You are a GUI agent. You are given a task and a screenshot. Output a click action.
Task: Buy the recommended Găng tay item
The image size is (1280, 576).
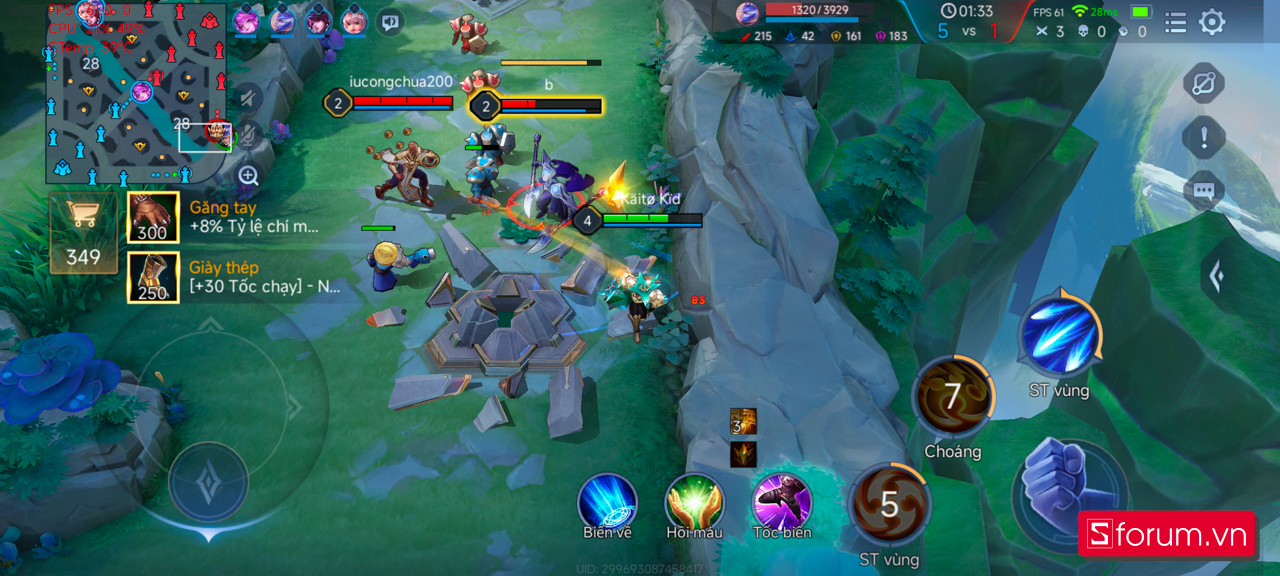[153, 217]
